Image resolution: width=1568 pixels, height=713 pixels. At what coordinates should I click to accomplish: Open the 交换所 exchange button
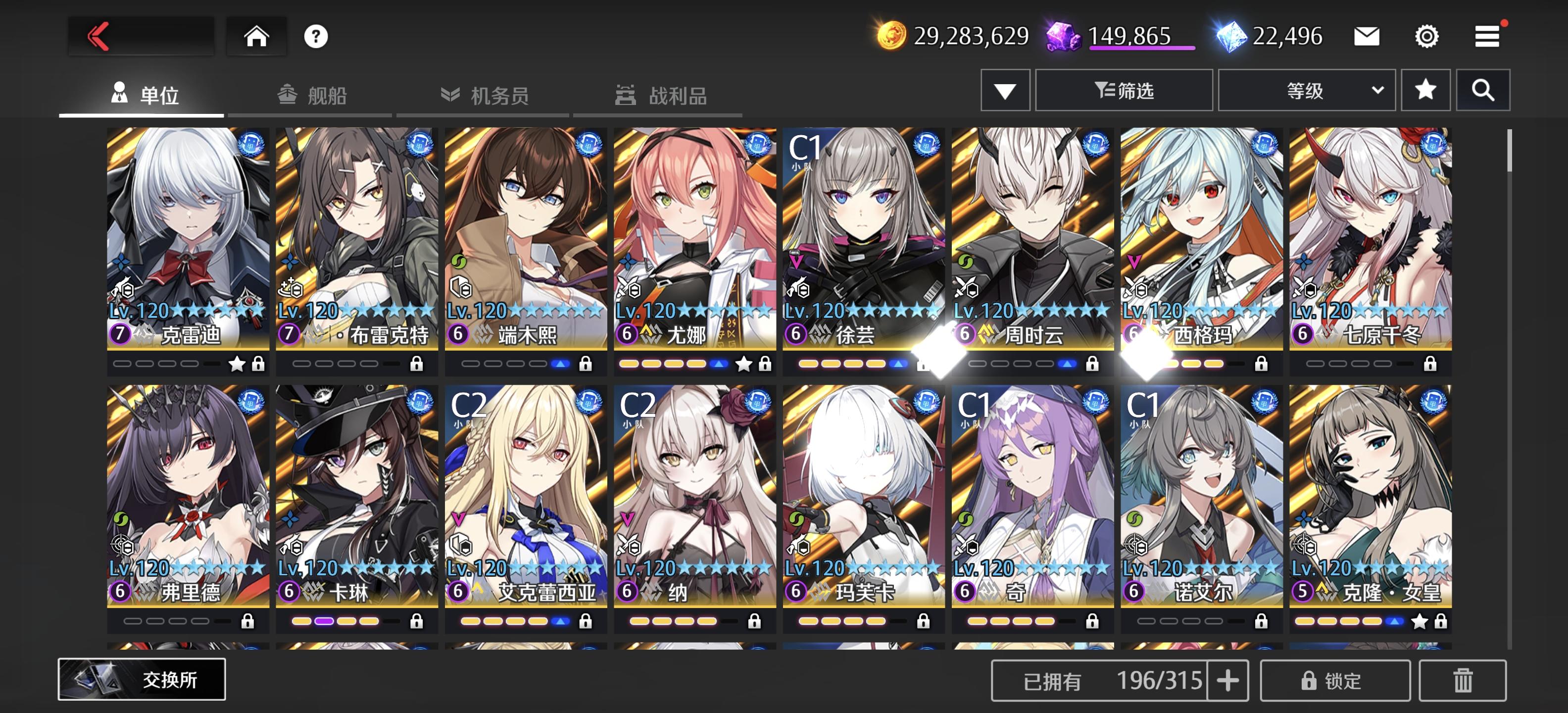click(141, 678)
